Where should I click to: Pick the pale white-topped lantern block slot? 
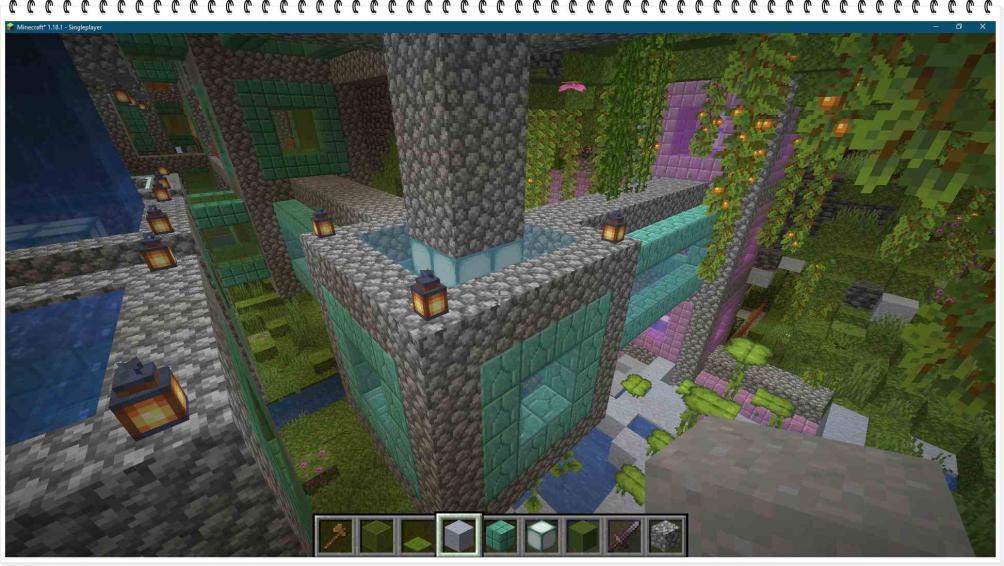click(x=541, y=536)
